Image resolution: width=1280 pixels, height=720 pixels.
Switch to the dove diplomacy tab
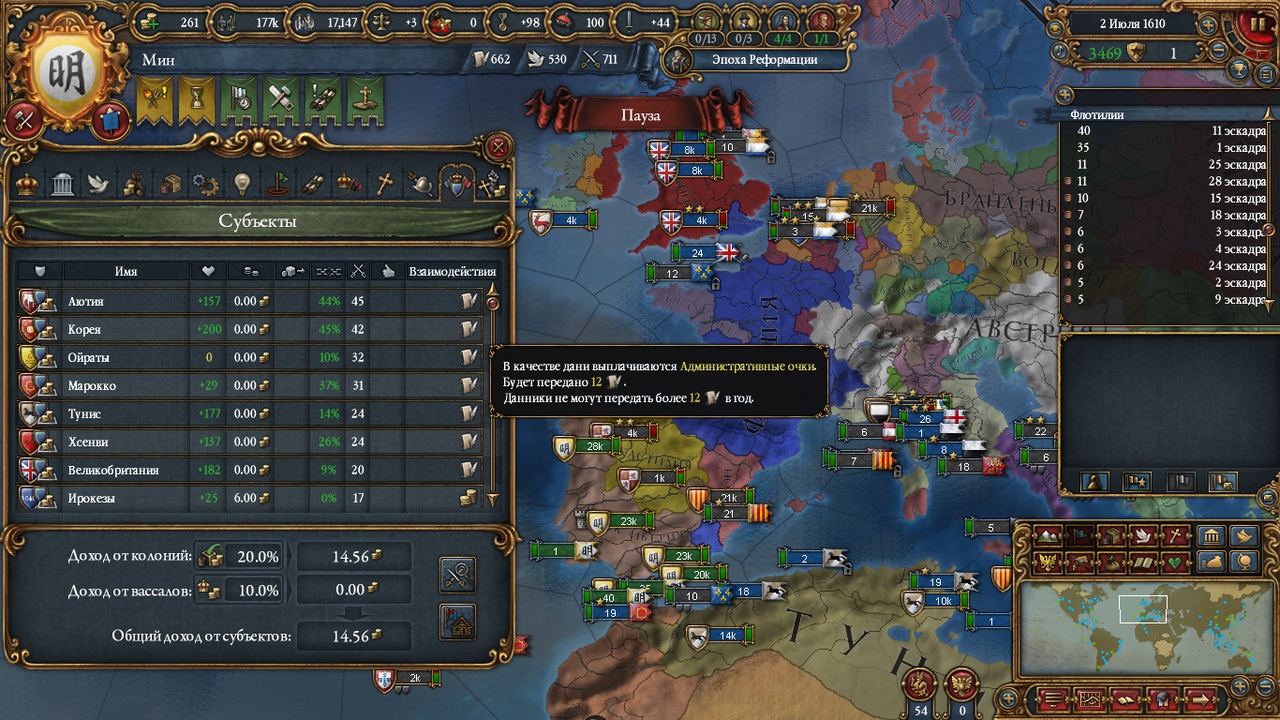[98, 184]
